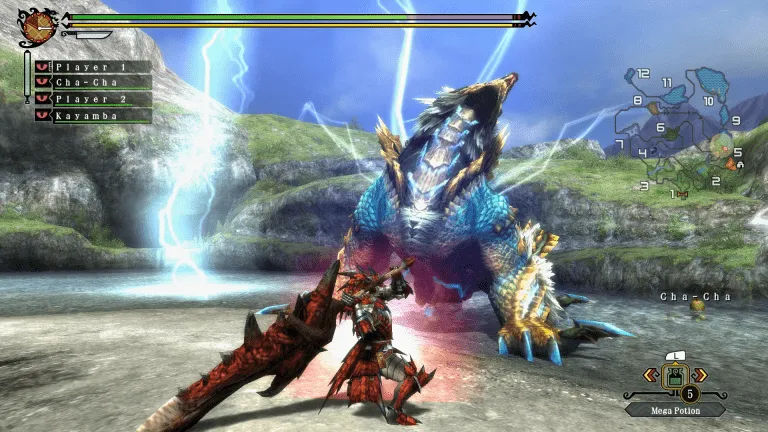Click Player 2 in the party list
768x432 pixels.
coord(93,99)
